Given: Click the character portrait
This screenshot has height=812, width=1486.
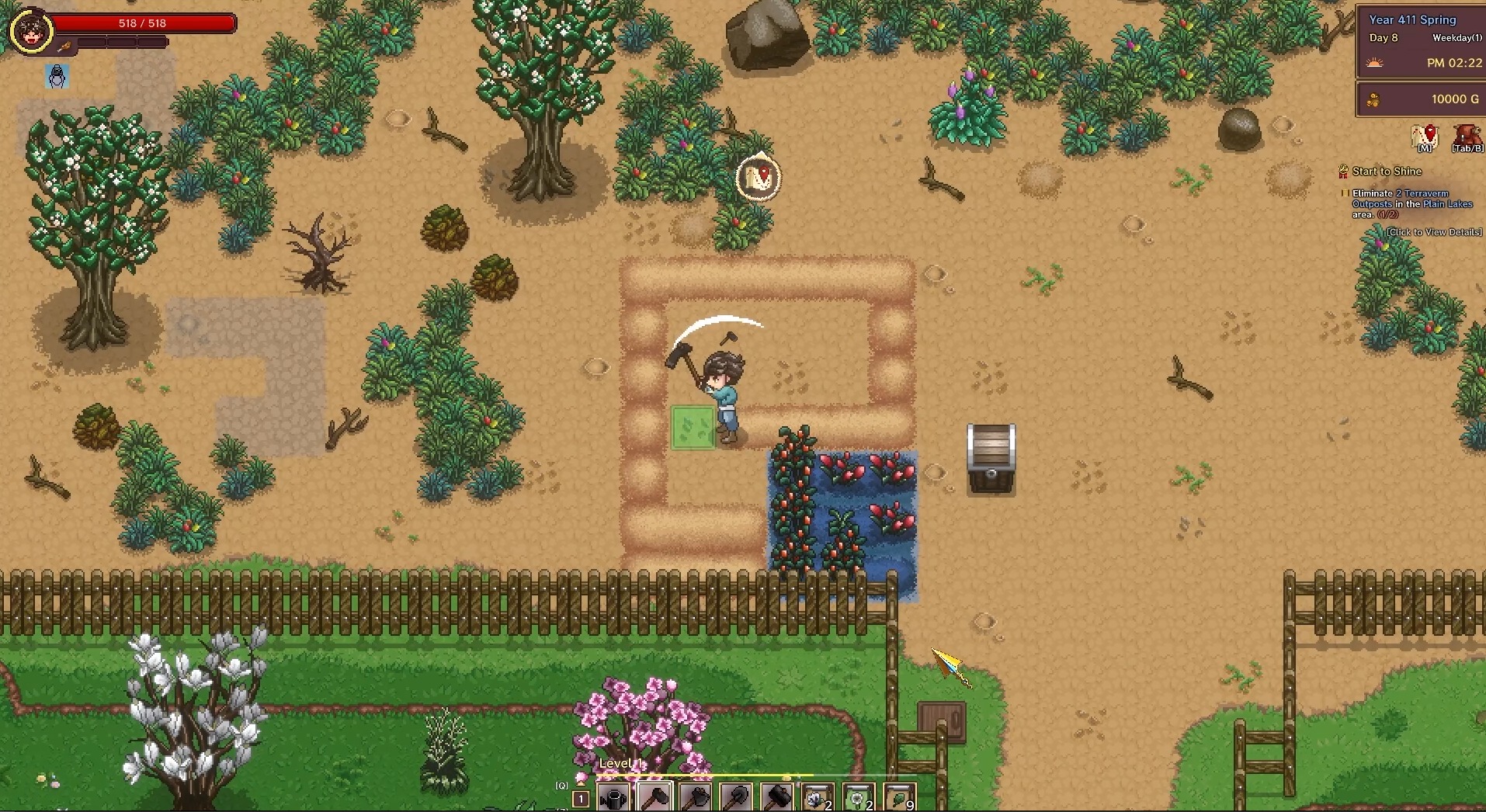Looking at the screenshot, I should point(31,31).
